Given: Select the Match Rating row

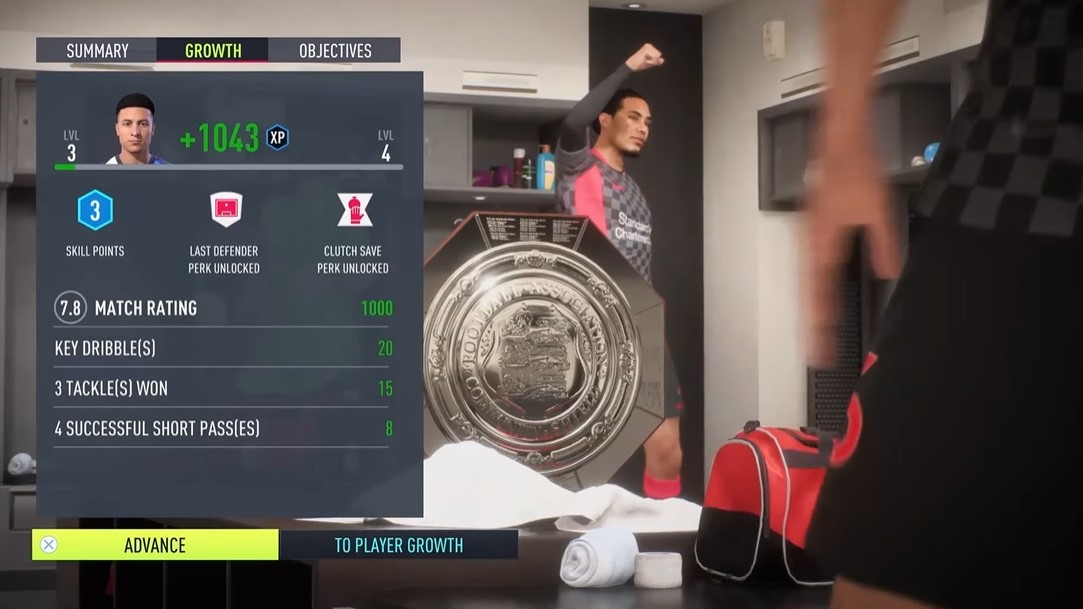Looking at the screenshot, I should 223,308.
